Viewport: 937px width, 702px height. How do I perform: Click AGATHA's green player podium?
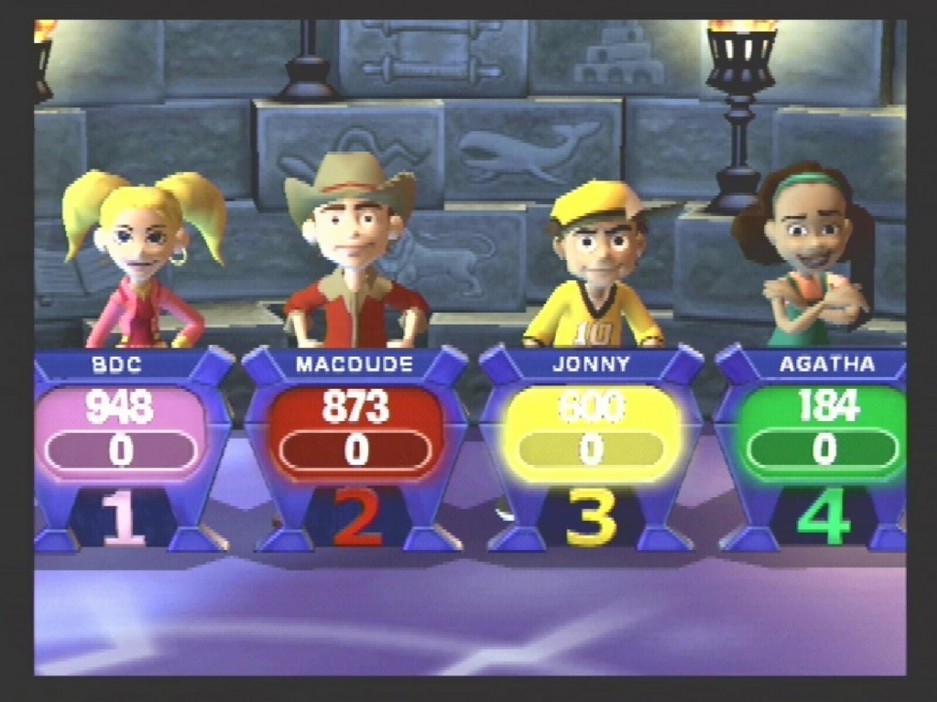(x=822, y=432)
